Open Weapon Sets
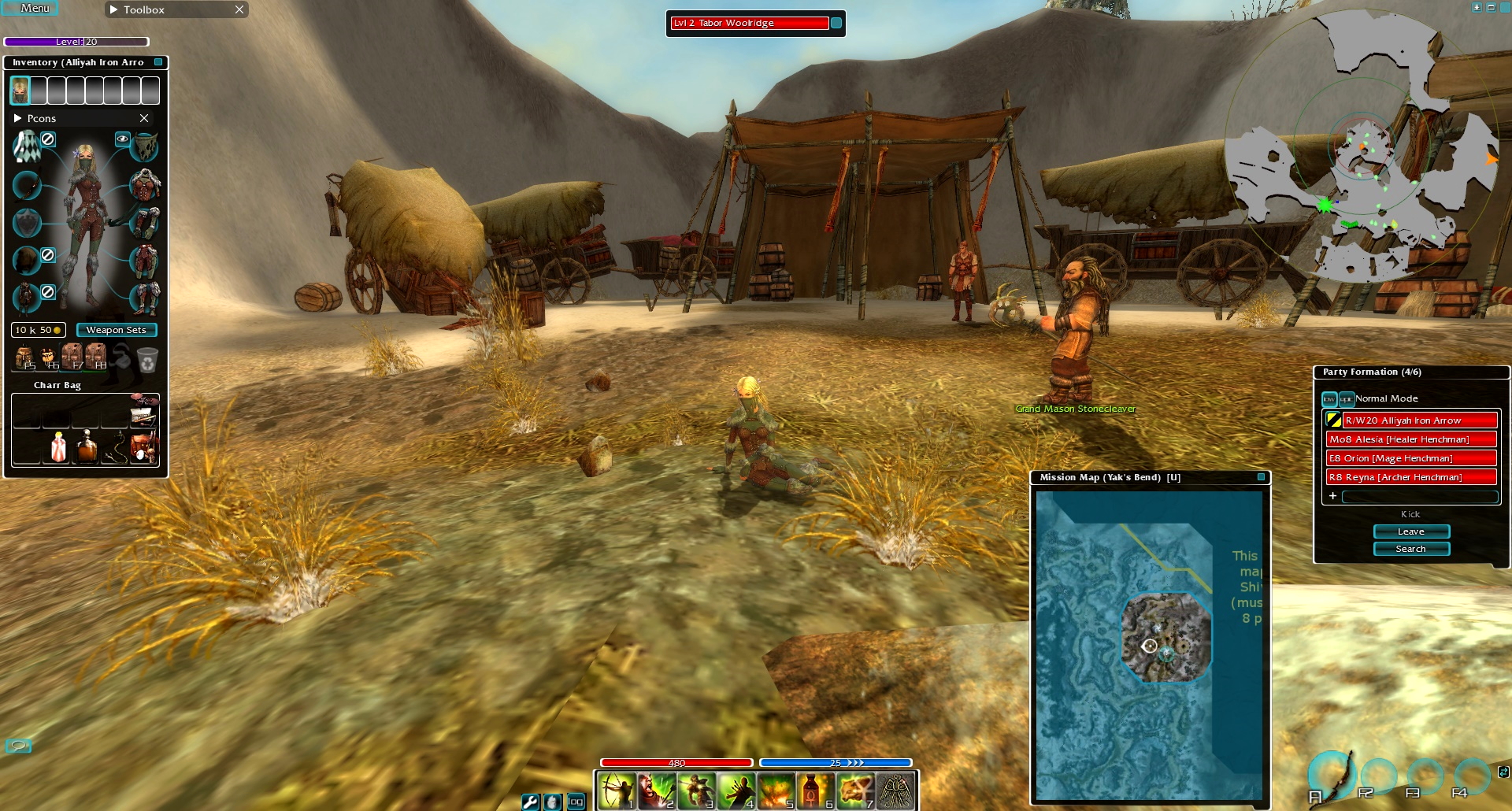The width and height of the screenshot is (1512, 811). 117,330
